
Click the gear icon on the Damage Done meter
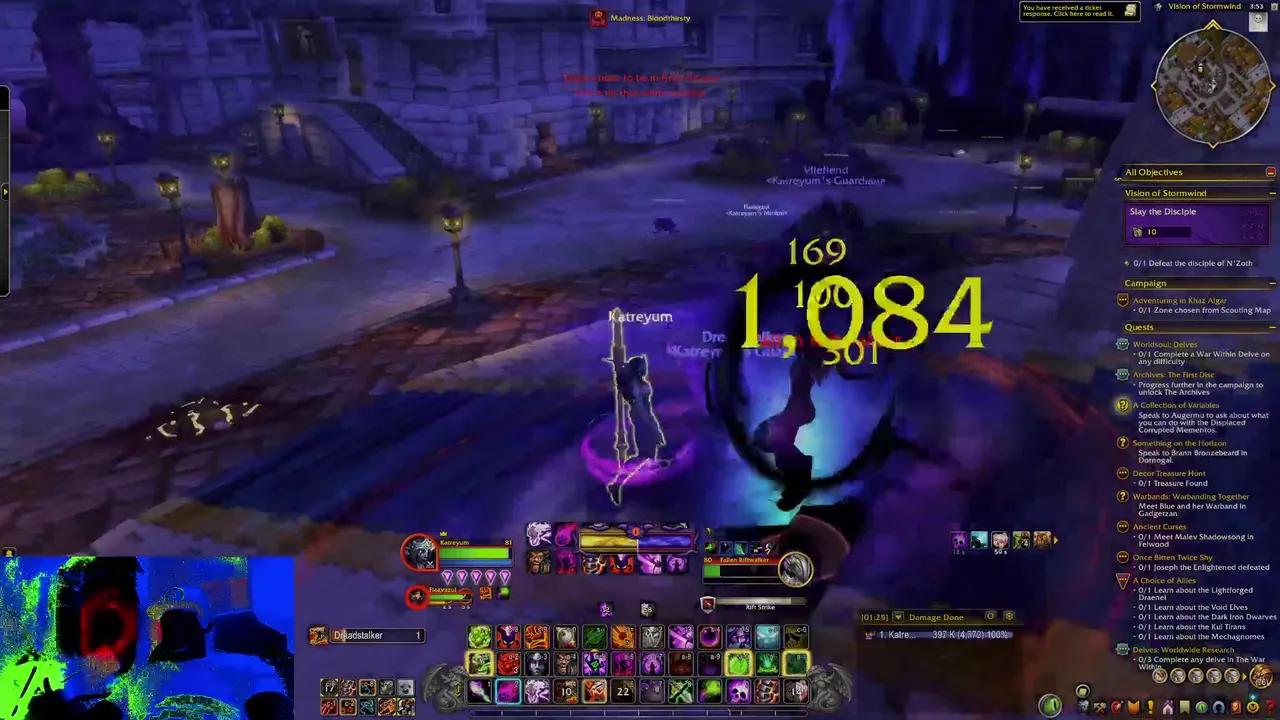(x=1009, y=617)
